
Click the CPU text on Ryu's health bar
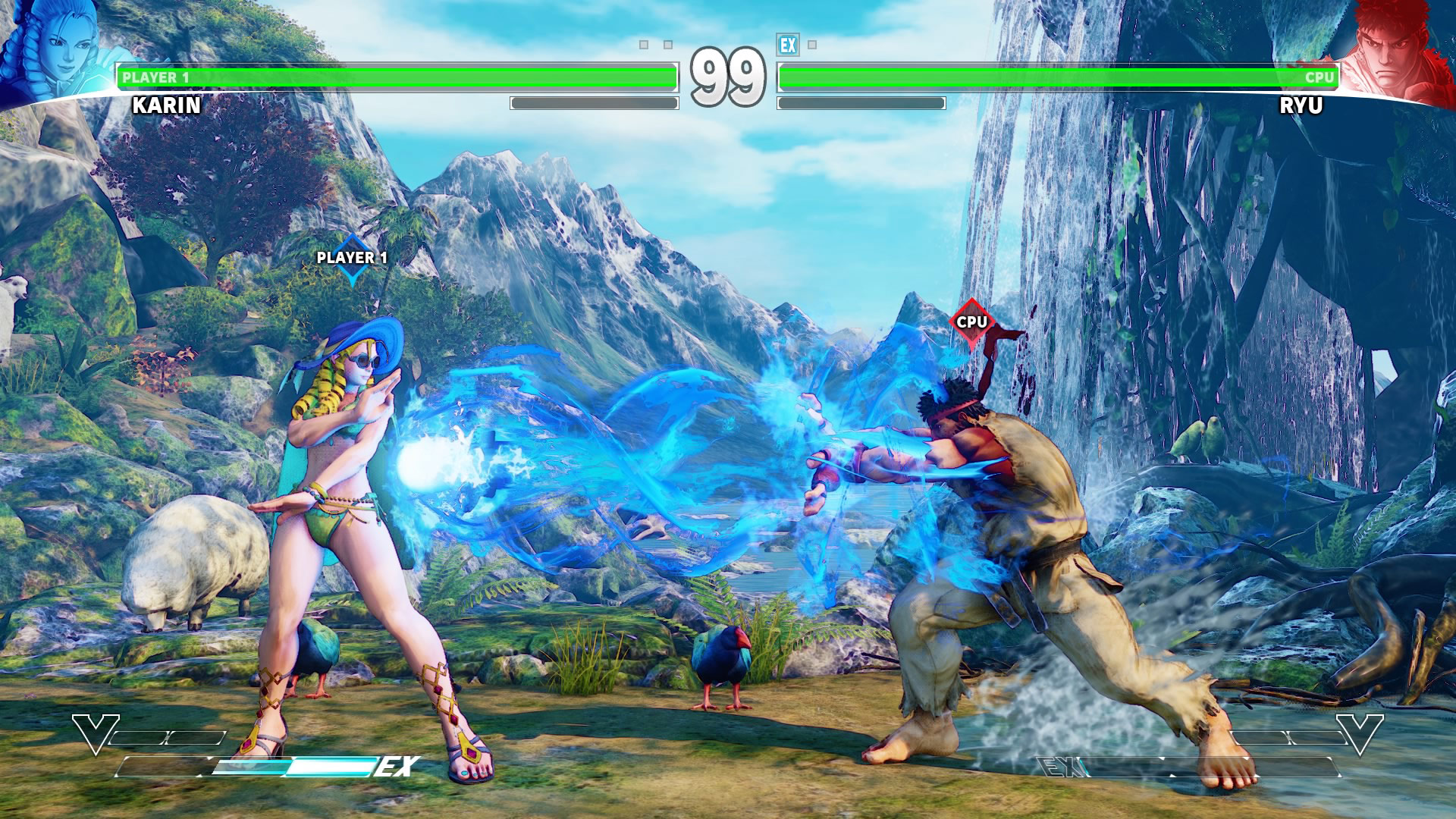pos(1319,76)
